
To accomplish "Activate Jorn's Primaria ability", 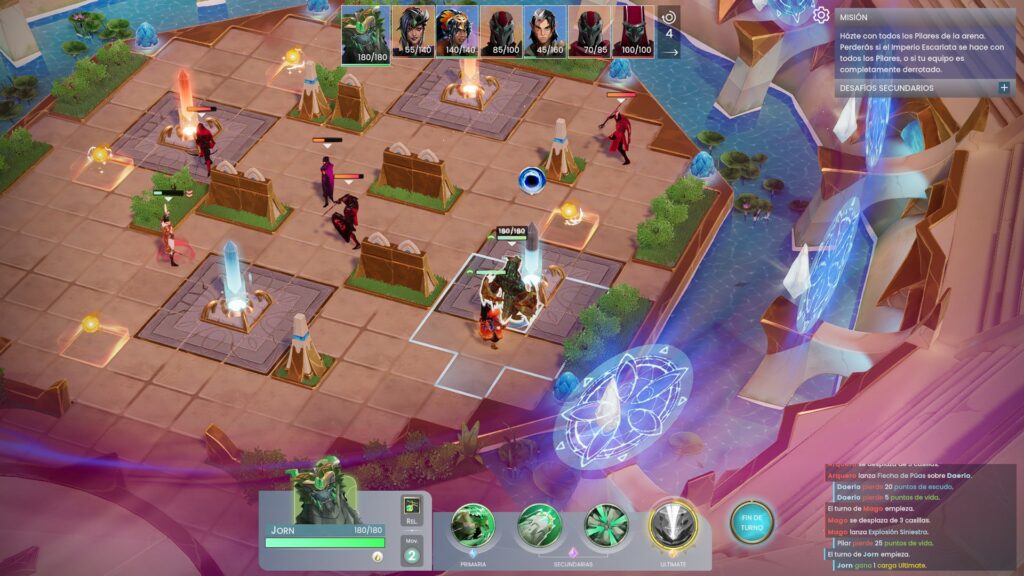I will tap(472, 526).
